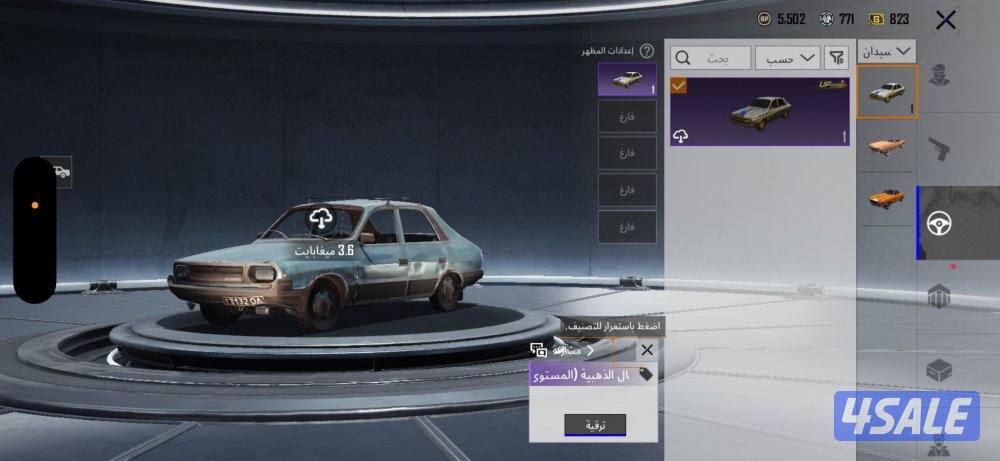1000x461 pixels.
Task: Select the steering wheel vehicles tab
Action: (938, 224)
